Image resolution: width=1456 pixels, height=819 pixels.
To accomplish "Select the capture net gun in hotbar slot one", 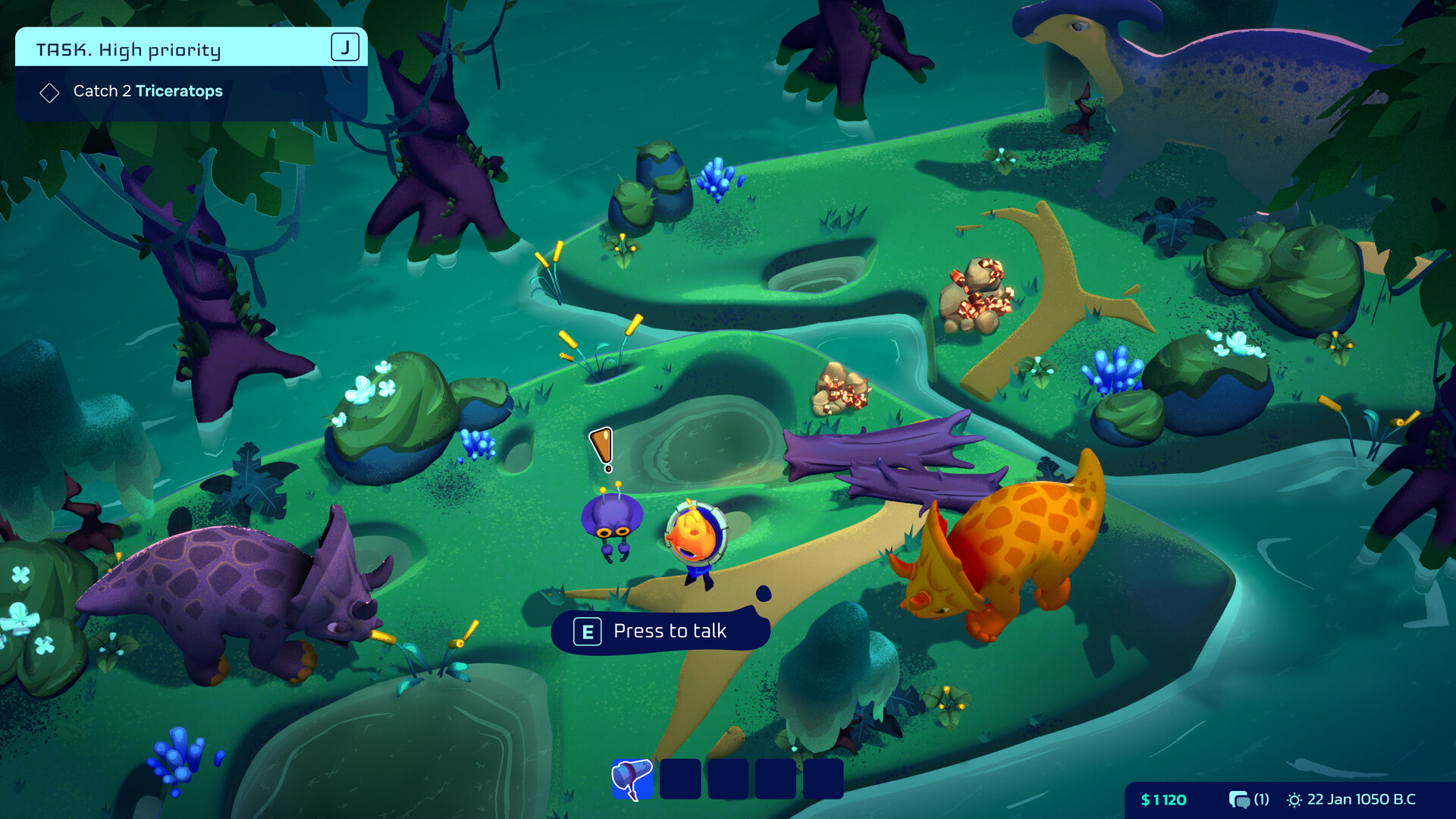I will [632, 780].
